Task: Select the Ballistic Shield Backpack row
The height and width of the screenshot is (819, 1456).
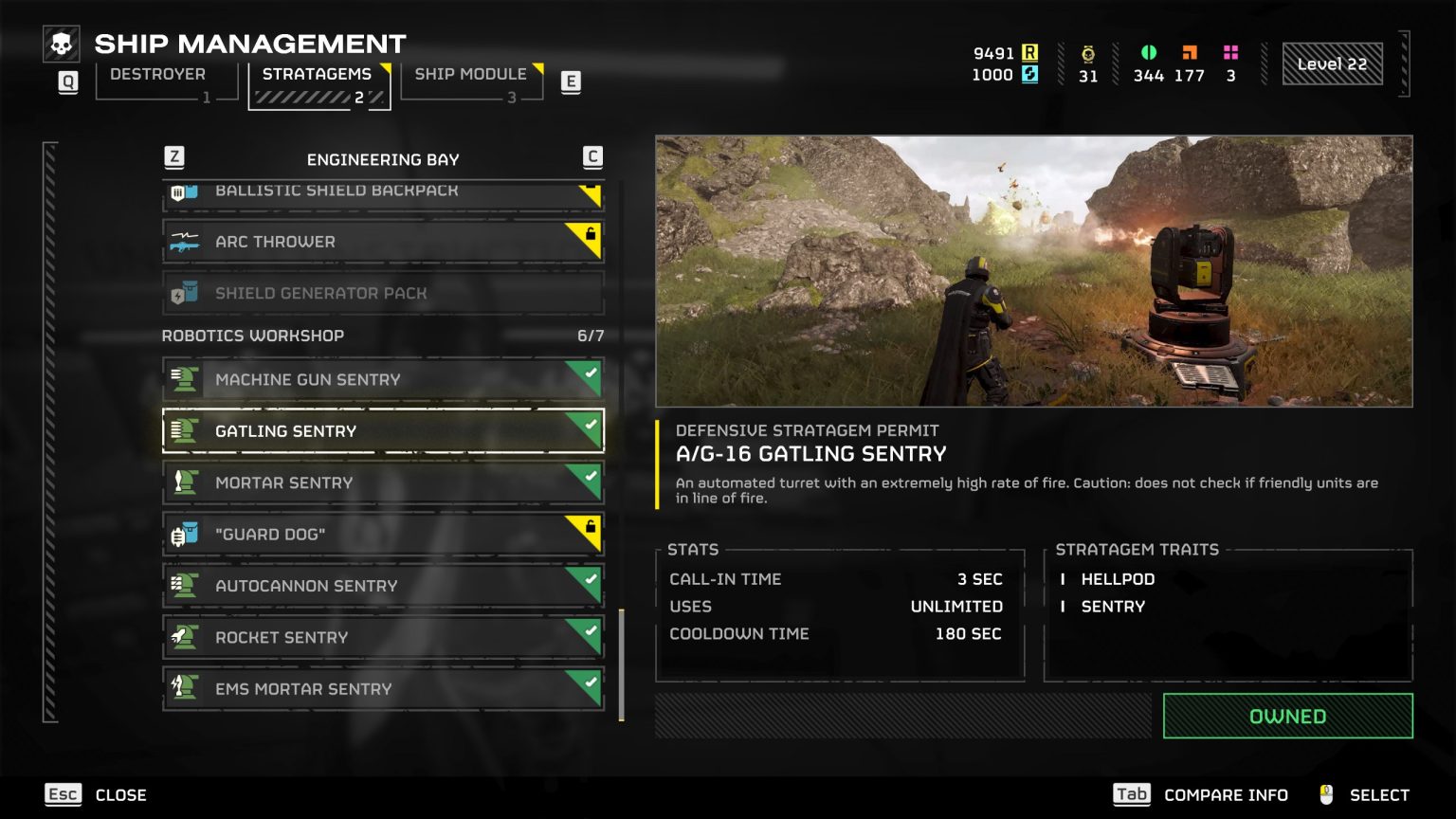Action: point(383,193)
